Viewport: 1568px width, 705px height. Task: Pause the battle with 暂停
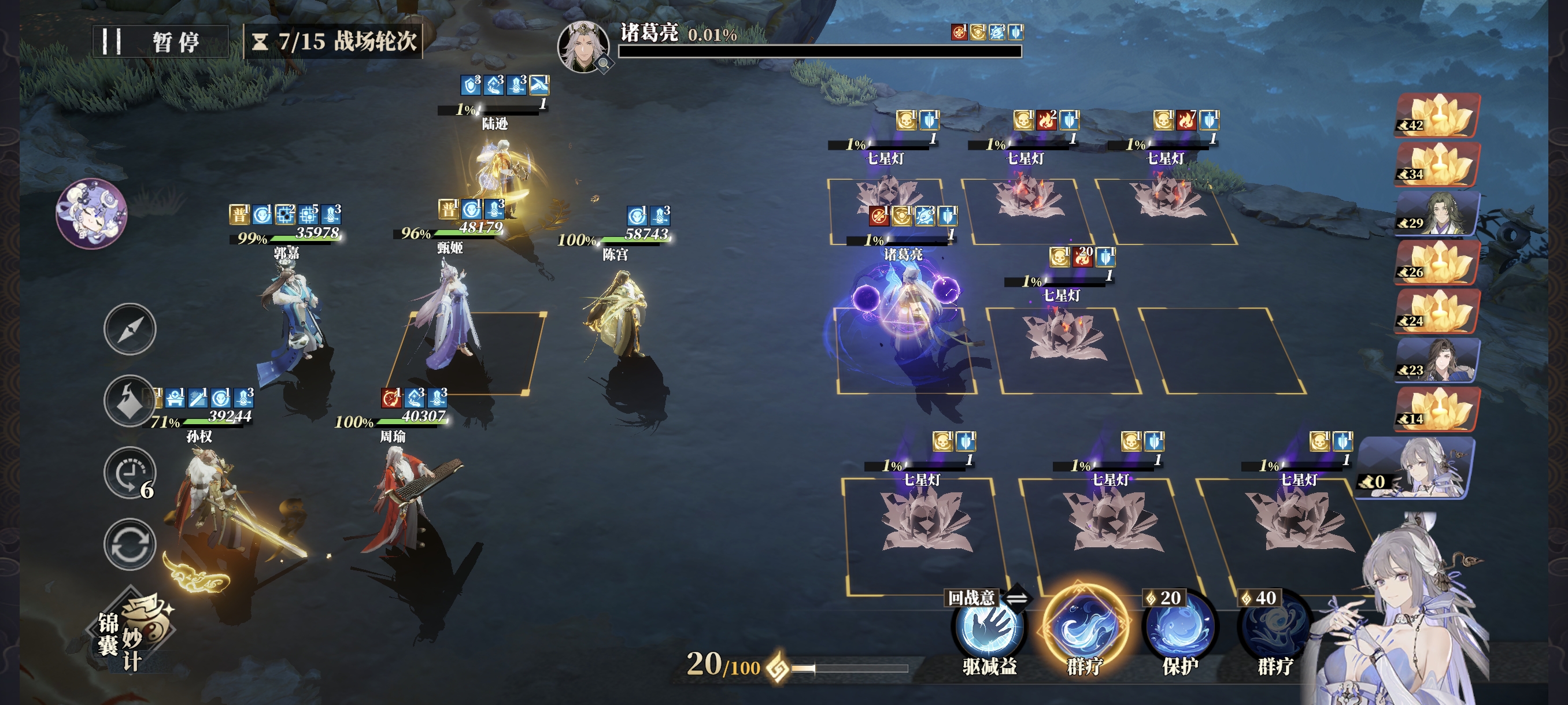(161, 42)
